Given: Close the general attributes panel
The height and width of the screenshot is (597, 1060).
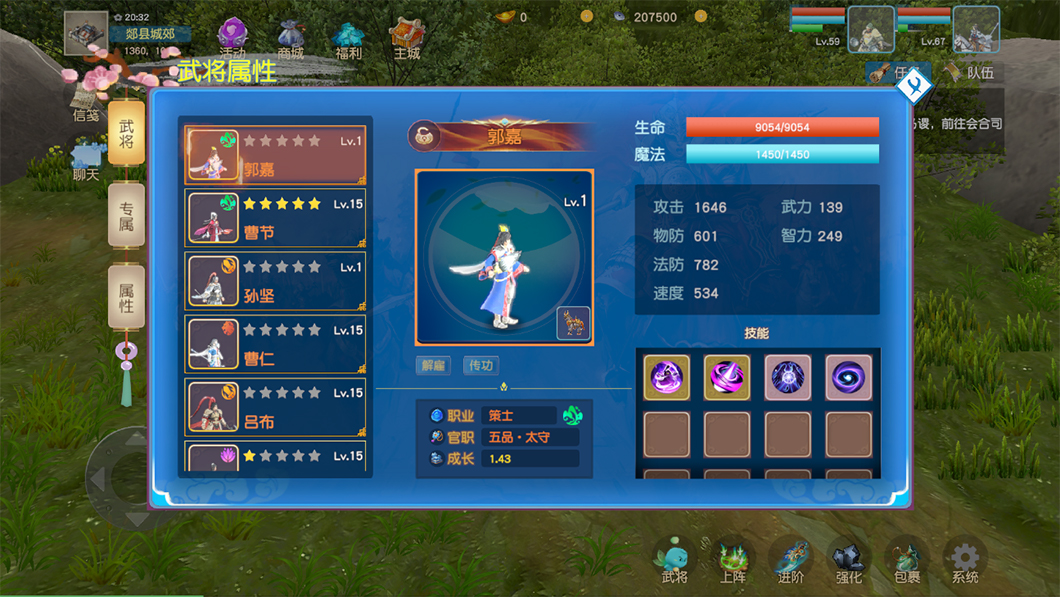Looking at the screenshot, I should coord(914,87).
